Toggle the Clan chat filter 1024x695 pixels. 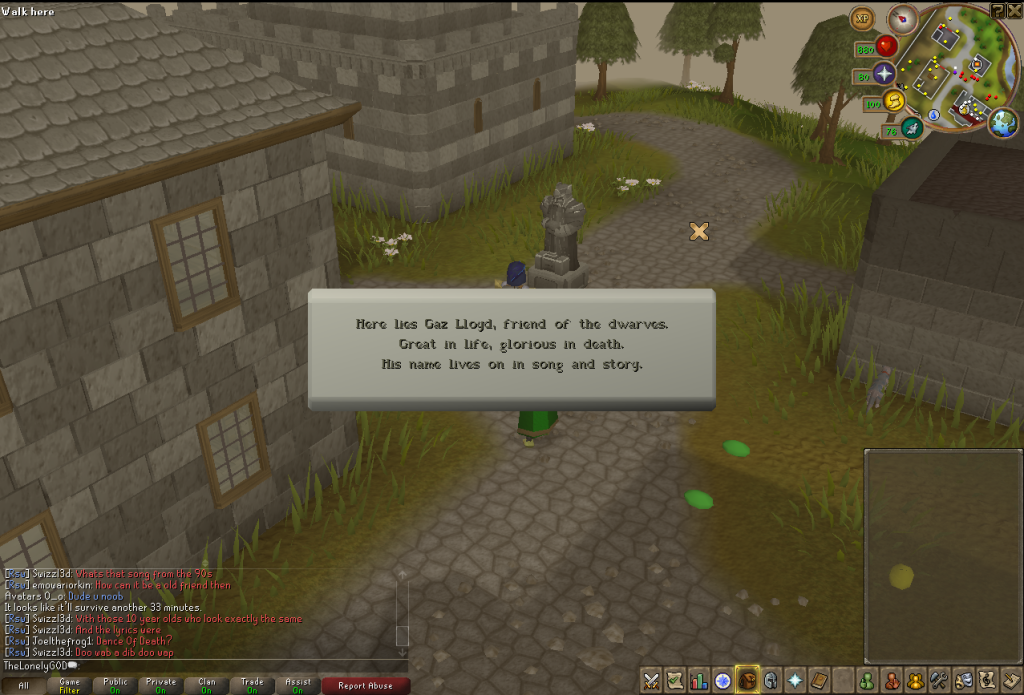(207, 686)
